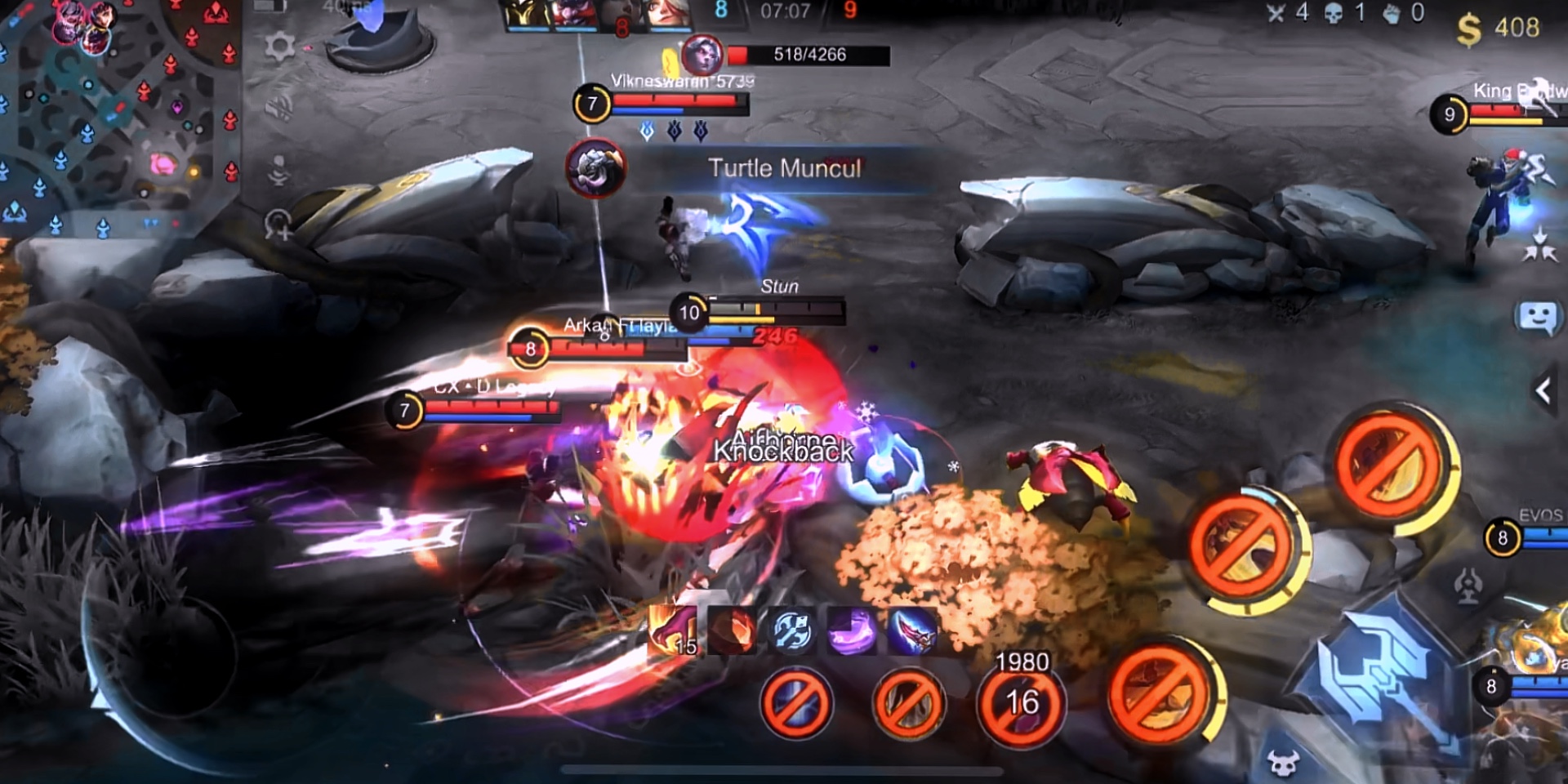The width and height of the screenshot is (1568, 784).
Task: Select the crossed axes item slot
Action: 791,631
